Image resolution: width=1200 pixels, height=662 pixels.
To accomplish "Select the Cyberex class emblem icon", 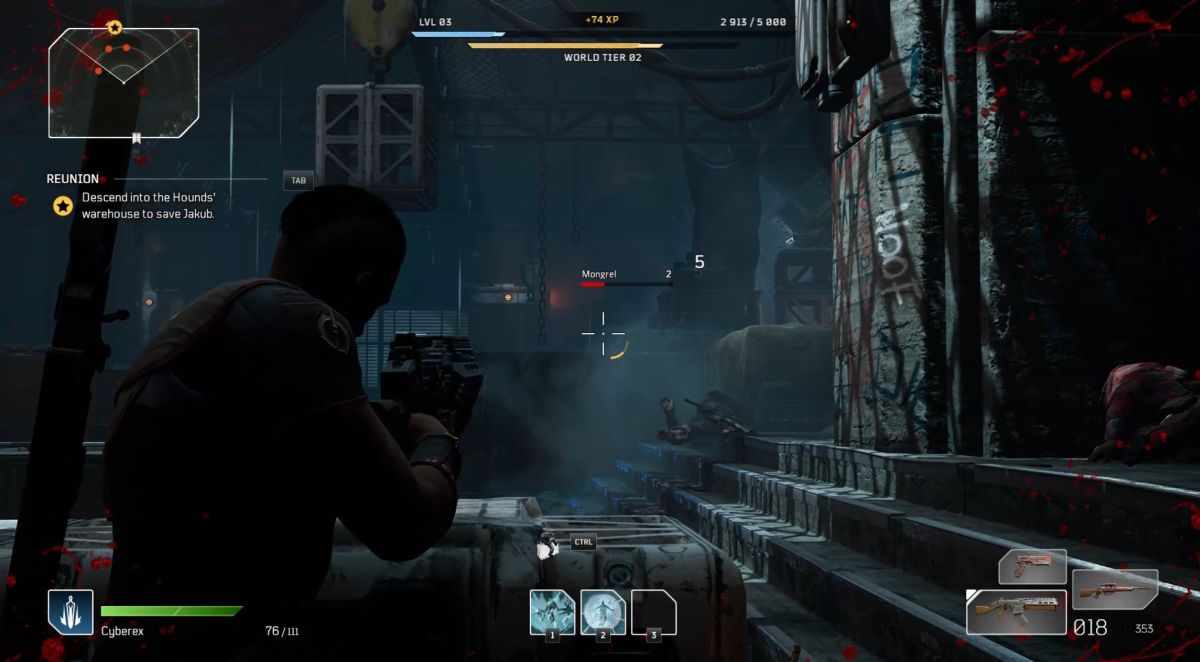I will (x=70, y=612).
